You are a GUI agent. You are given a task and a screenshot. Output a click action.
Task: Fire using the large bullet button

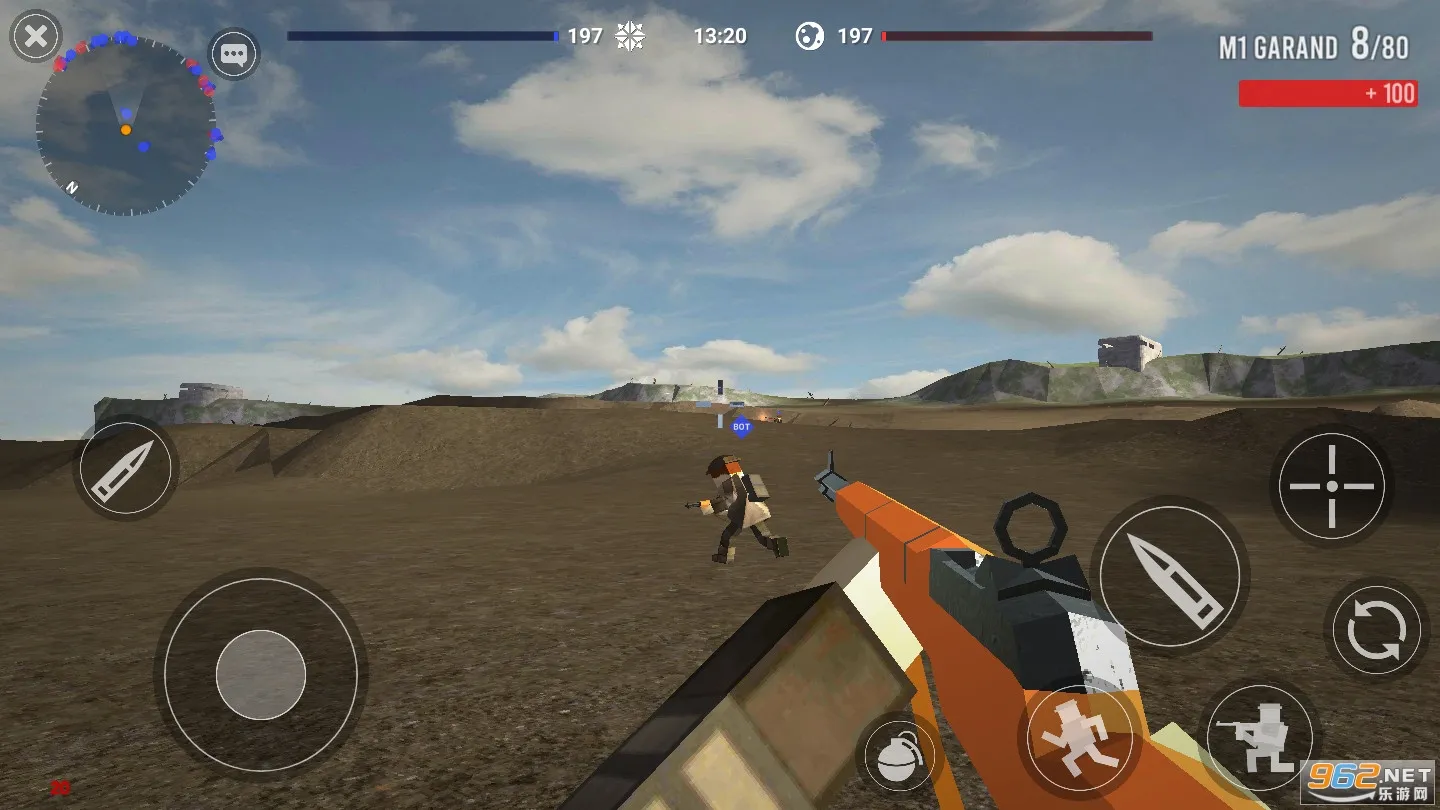point(1170,575)
